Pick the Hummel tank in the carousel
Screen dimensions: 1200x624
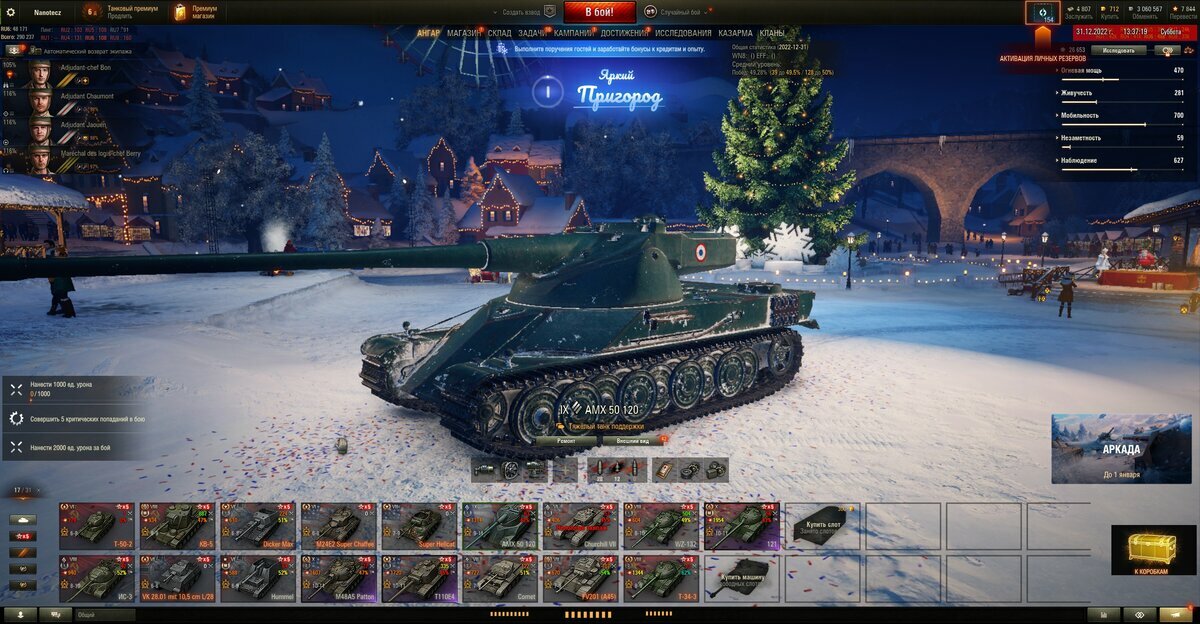tap(258, 579)
